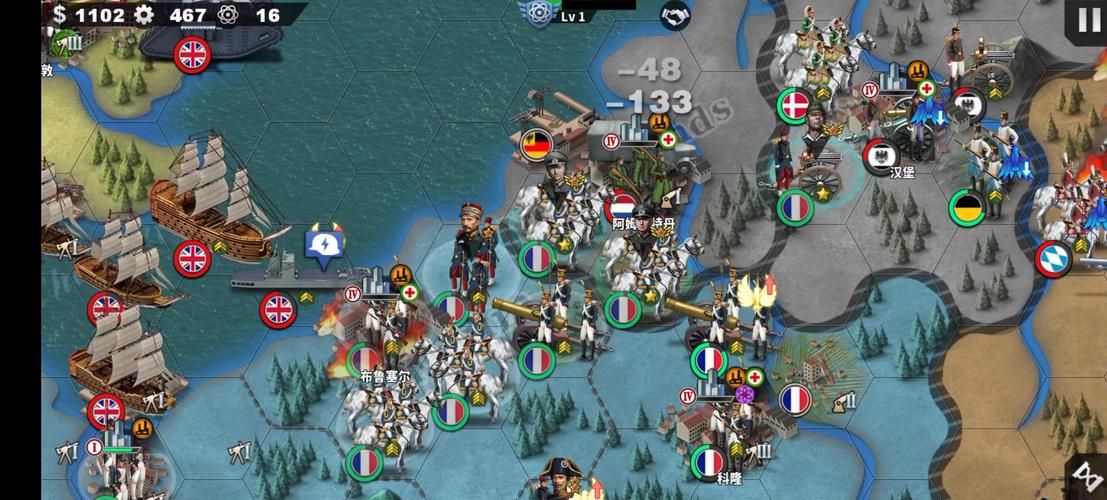The width and height of the screenshot is (1107, 500).
Task: Pause the game with the pause button
Action: pyautogui.click(x=1088, y=19)
